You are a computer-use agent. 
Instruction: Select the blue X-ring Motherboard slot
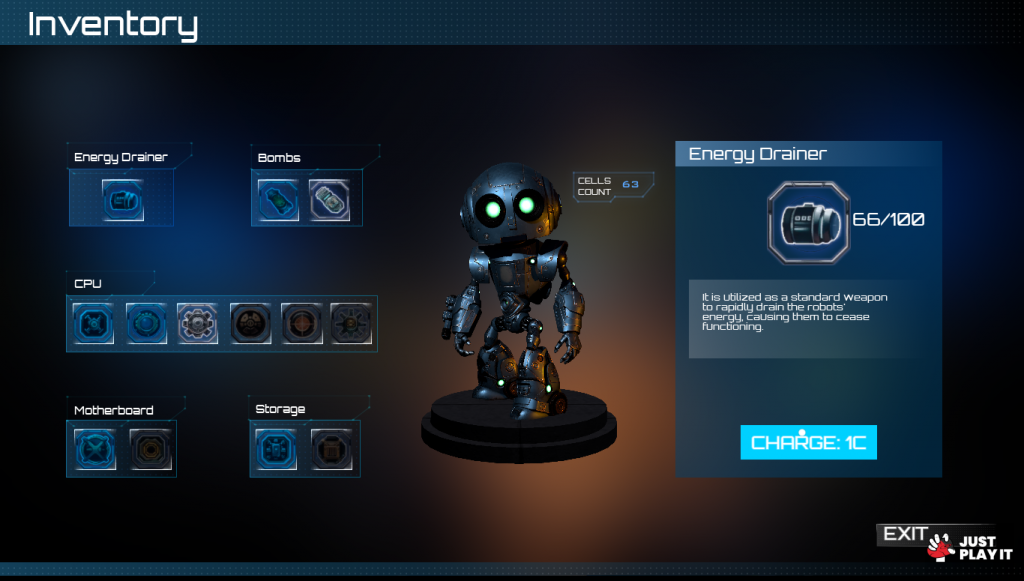pyautogui.click(x=95, y=449)
